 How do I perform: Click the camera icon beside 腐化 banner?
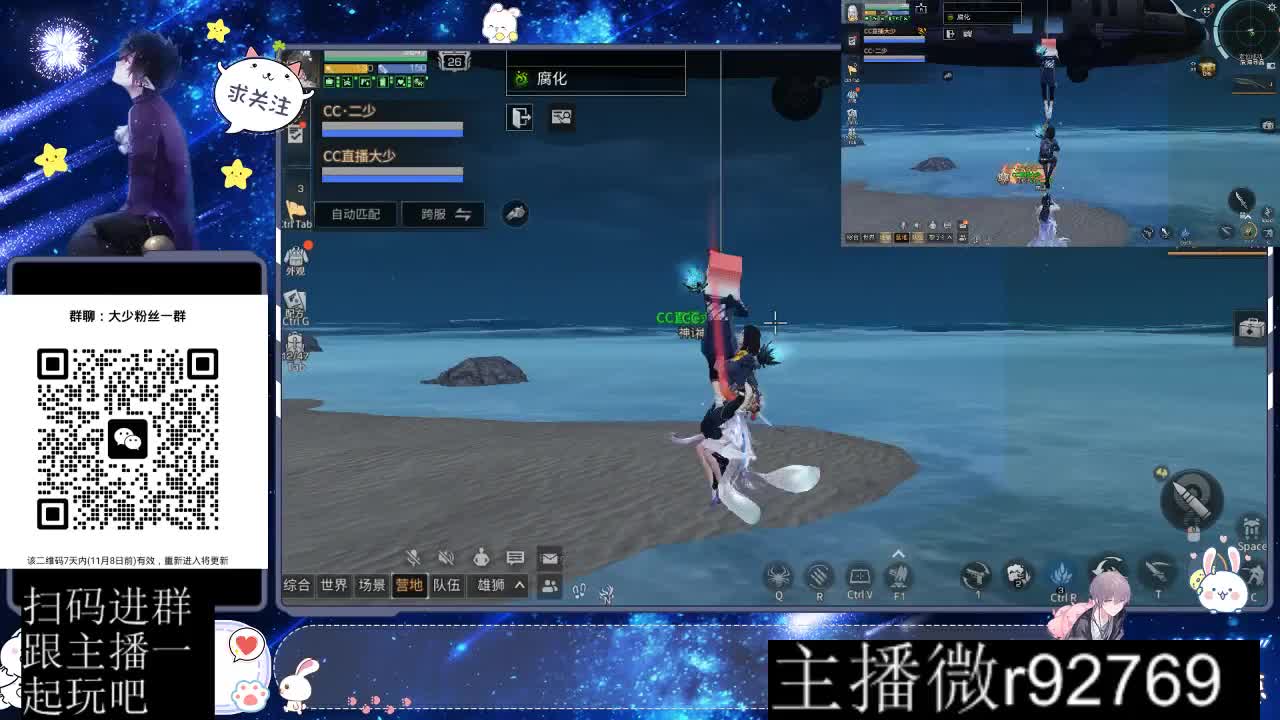point(561,118)
